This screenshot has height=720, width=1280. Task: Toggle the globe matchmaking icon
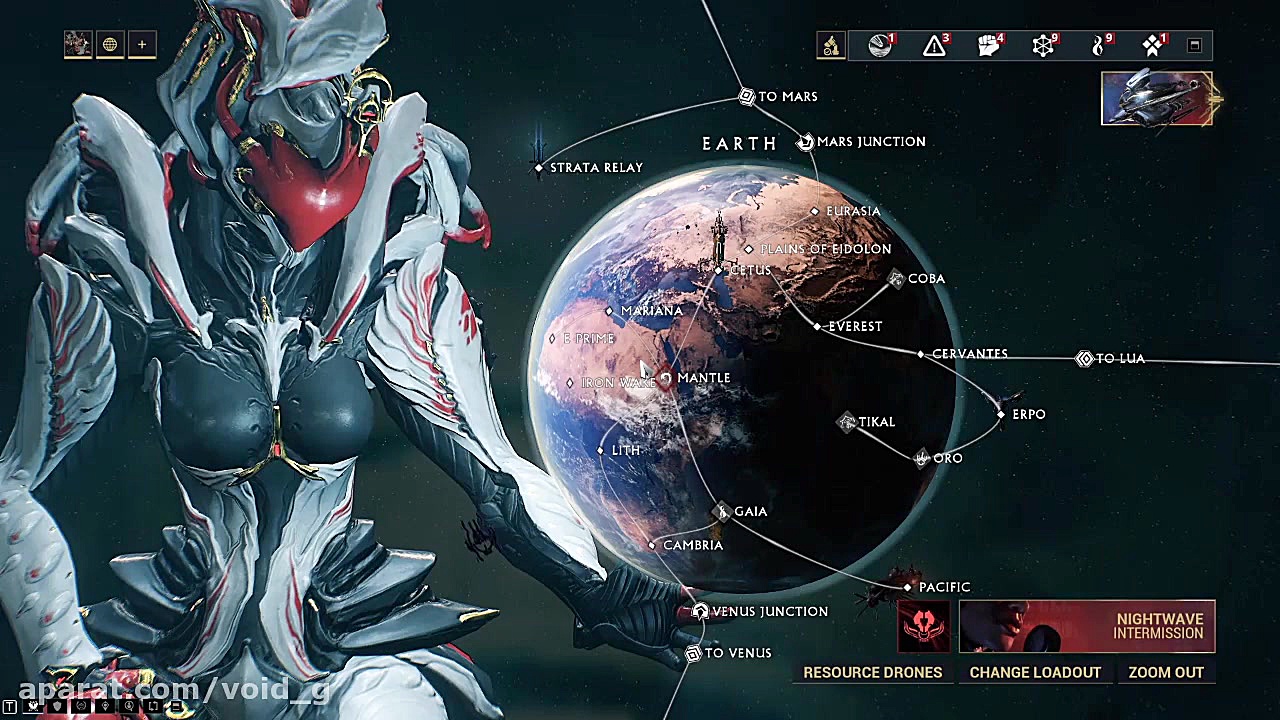click(110, 44)
